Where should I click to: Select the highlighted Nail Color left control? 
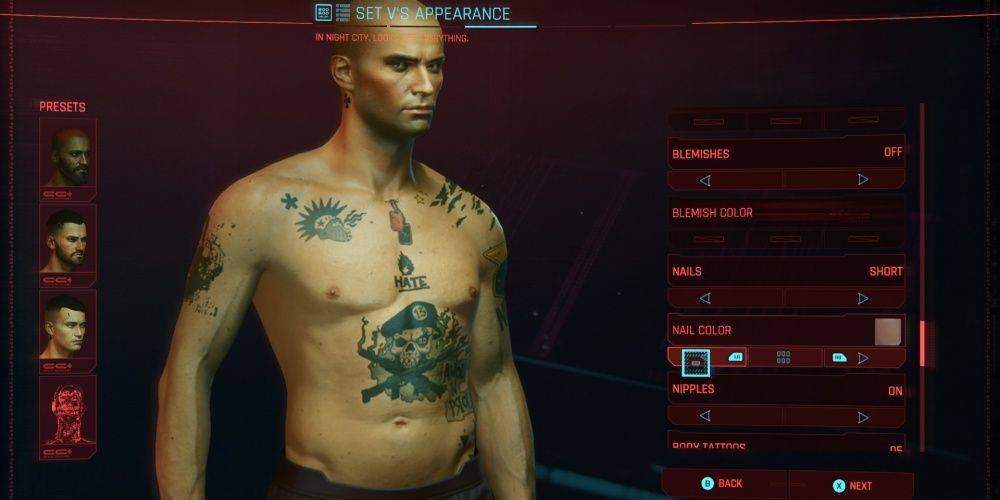click(x=695, y=357)
